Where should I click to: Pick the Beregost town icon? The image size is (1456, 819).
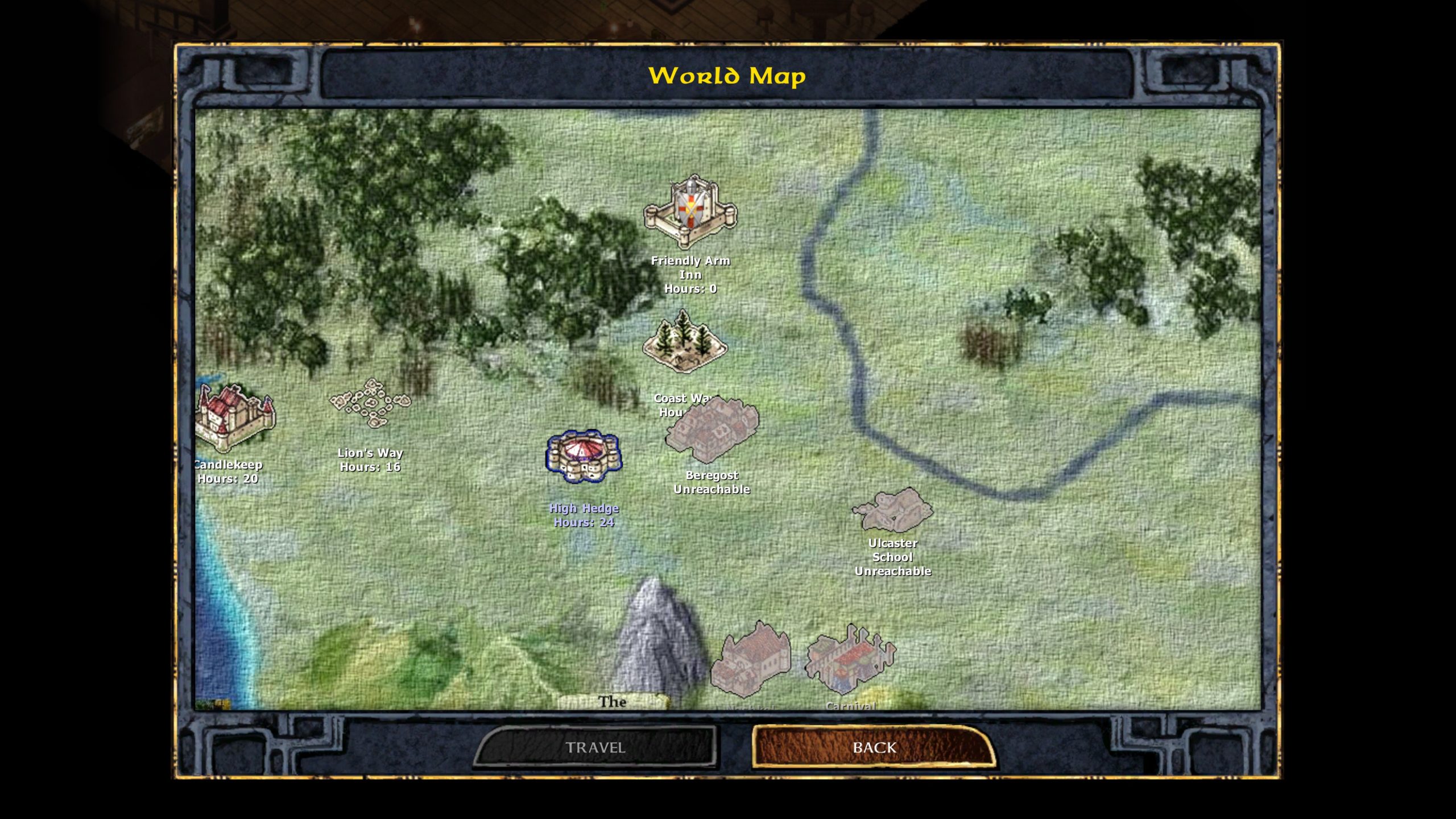[x=712, y=431]
